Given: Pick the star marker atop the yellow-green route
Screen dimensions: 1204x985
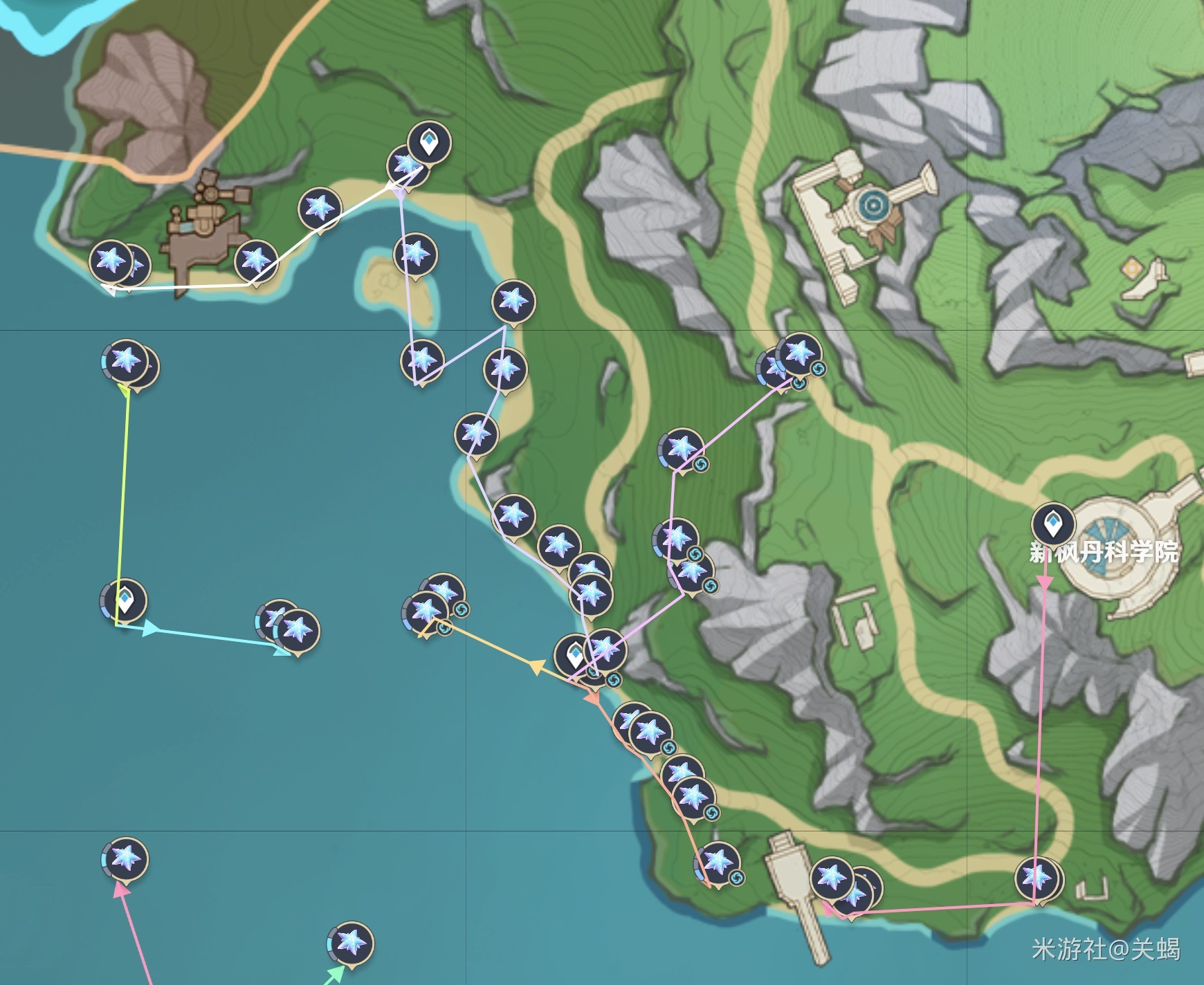Looking at the screenshot, I should coord(126,360).
